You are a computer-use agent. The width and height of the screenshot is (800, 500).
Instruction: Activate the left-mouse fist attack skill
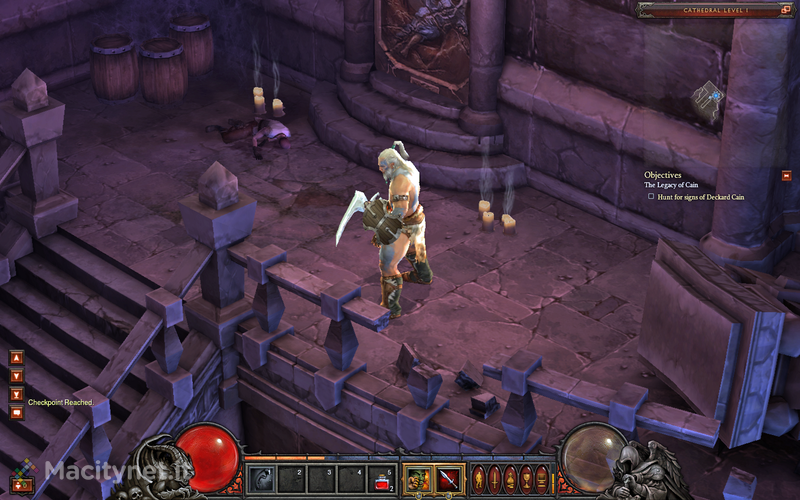pos(418,478)
